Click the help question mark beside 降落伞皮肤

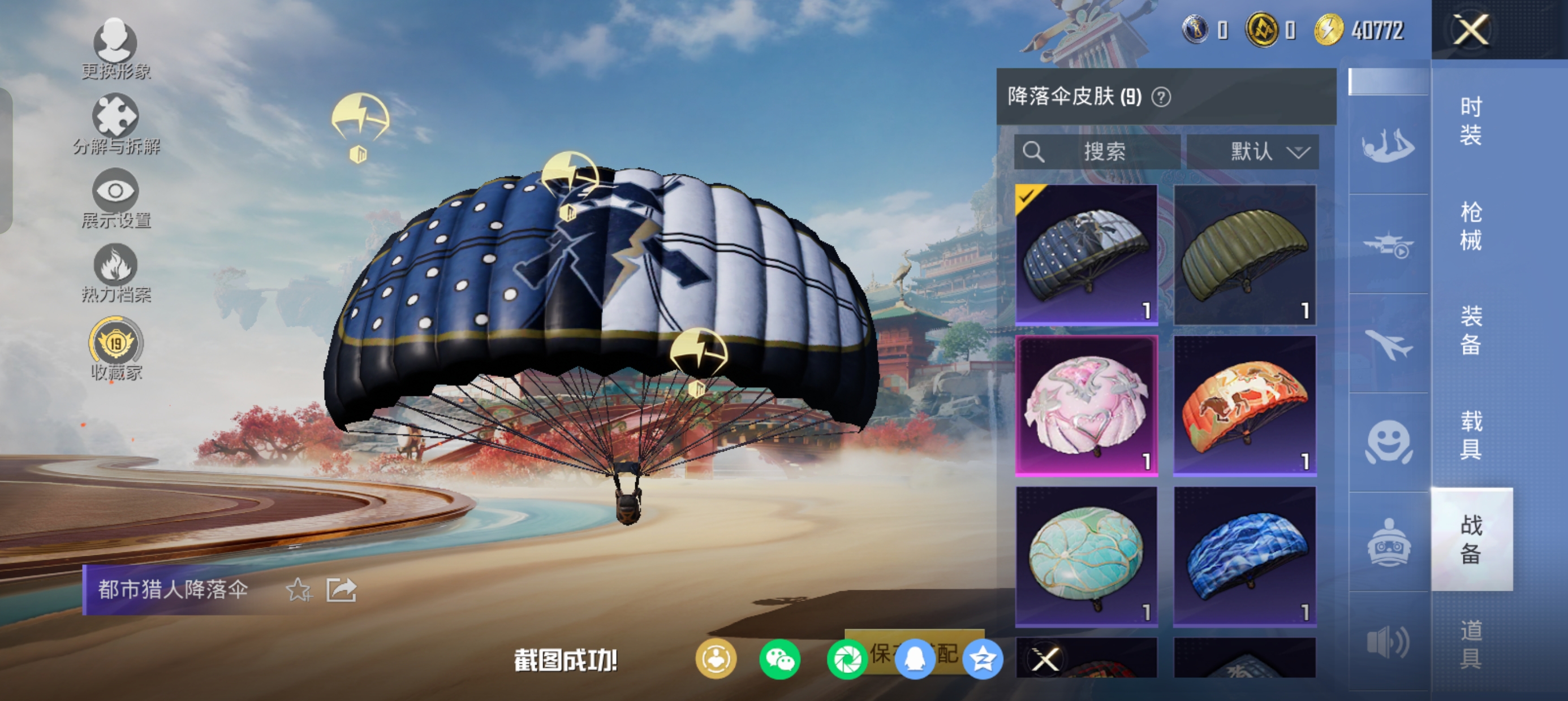click(x=1161, y=97)
